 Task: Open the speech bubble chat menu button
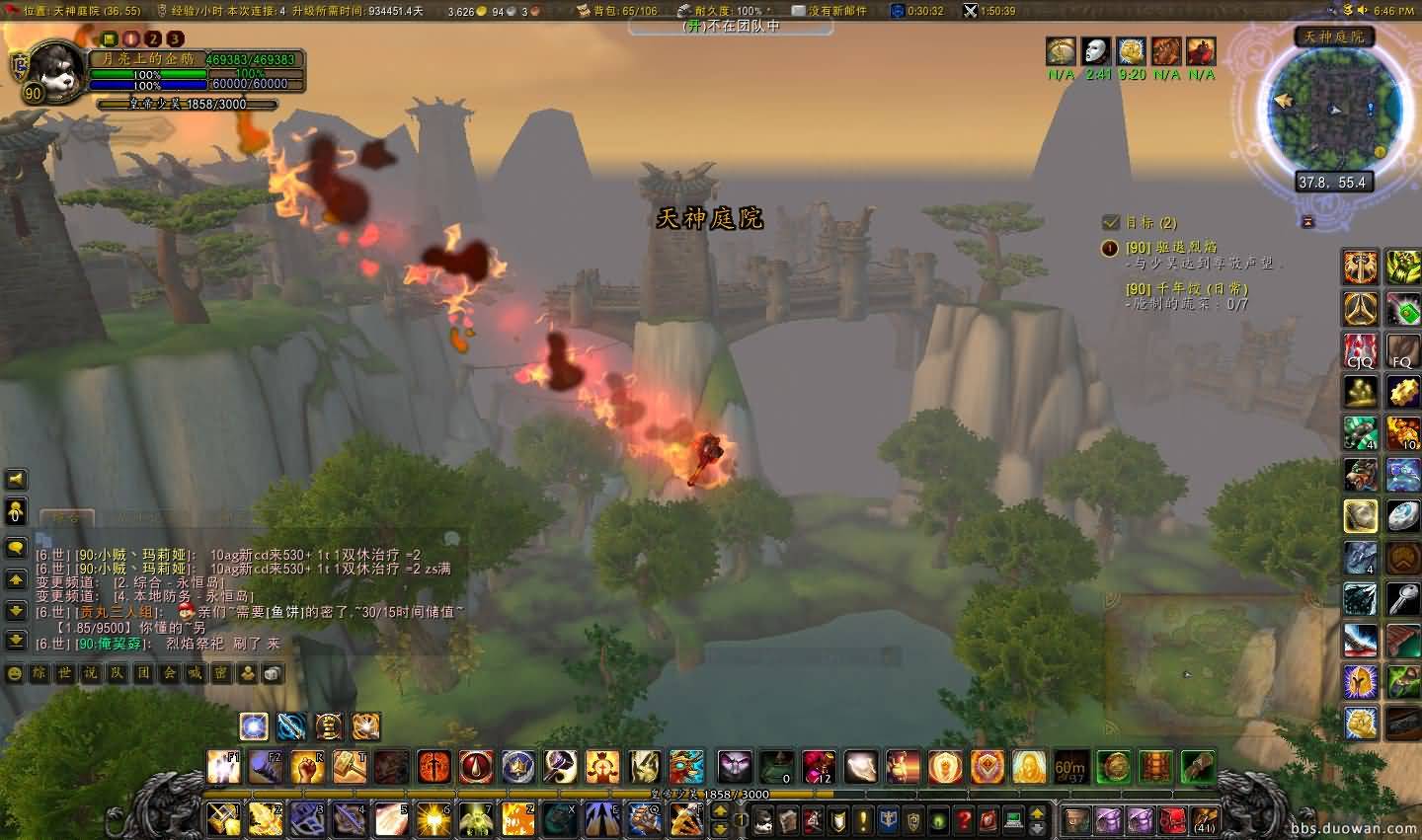pos(16,547)
